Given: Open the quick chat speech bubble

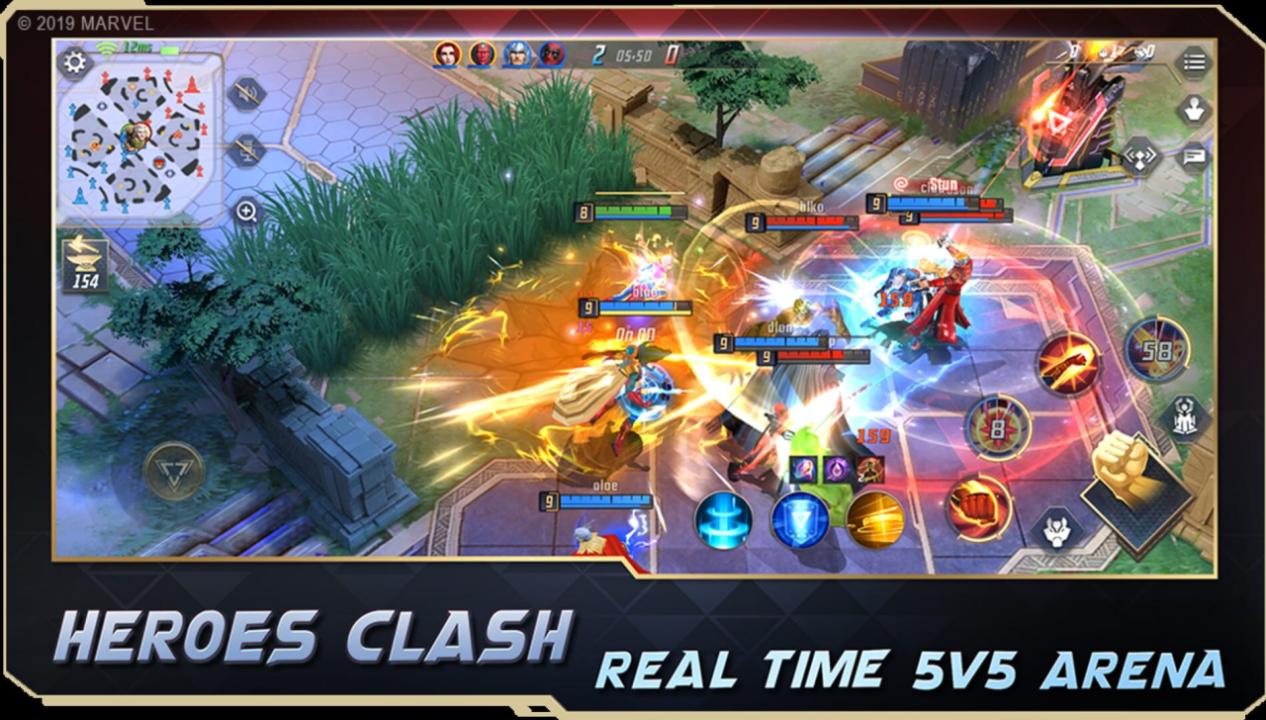Looking at the screenshot, I should click(x=1194, y=157).
